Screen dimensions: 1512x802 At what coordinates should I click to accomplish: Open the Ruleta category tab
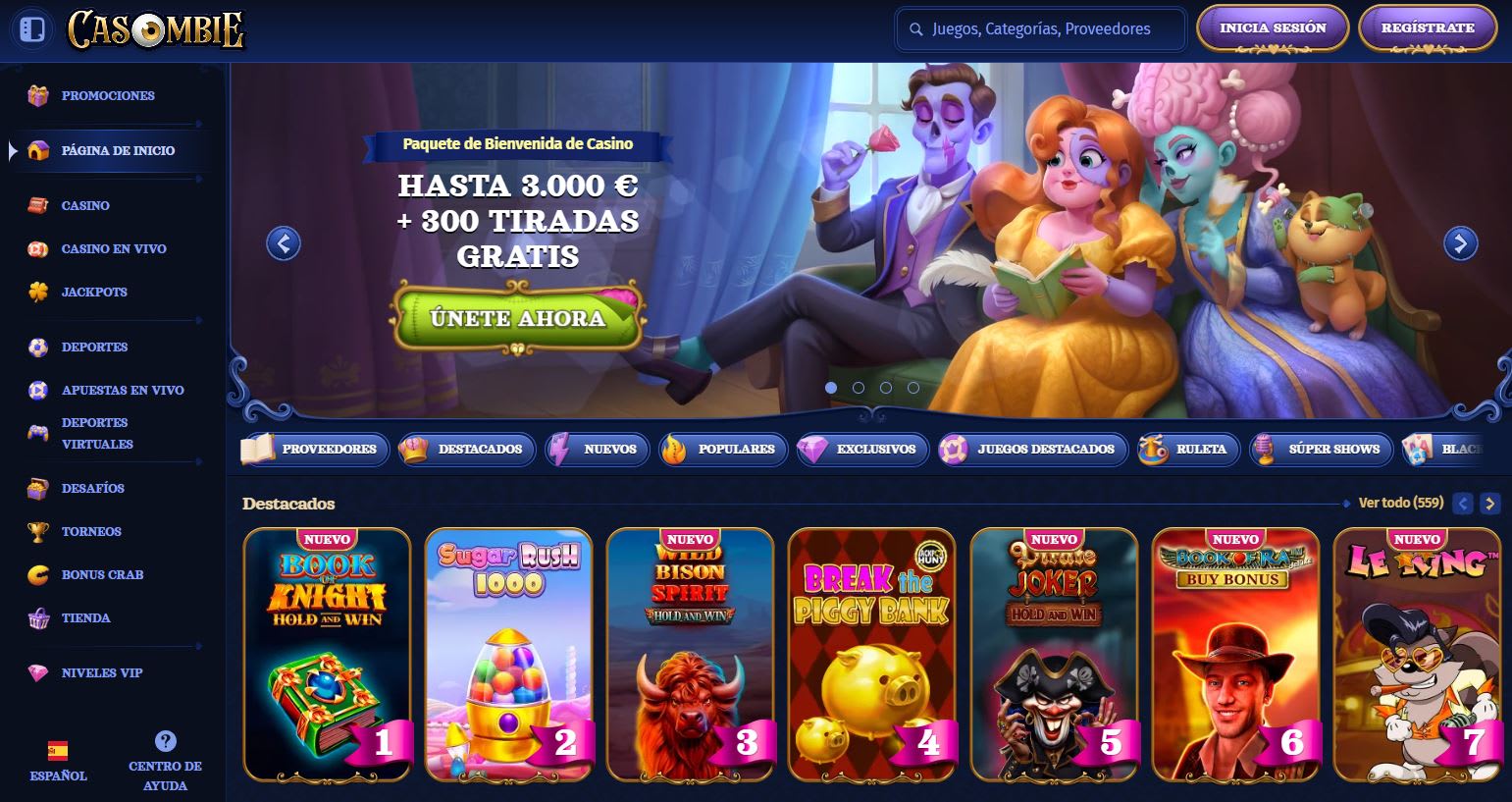click(x=1187, y=449)
